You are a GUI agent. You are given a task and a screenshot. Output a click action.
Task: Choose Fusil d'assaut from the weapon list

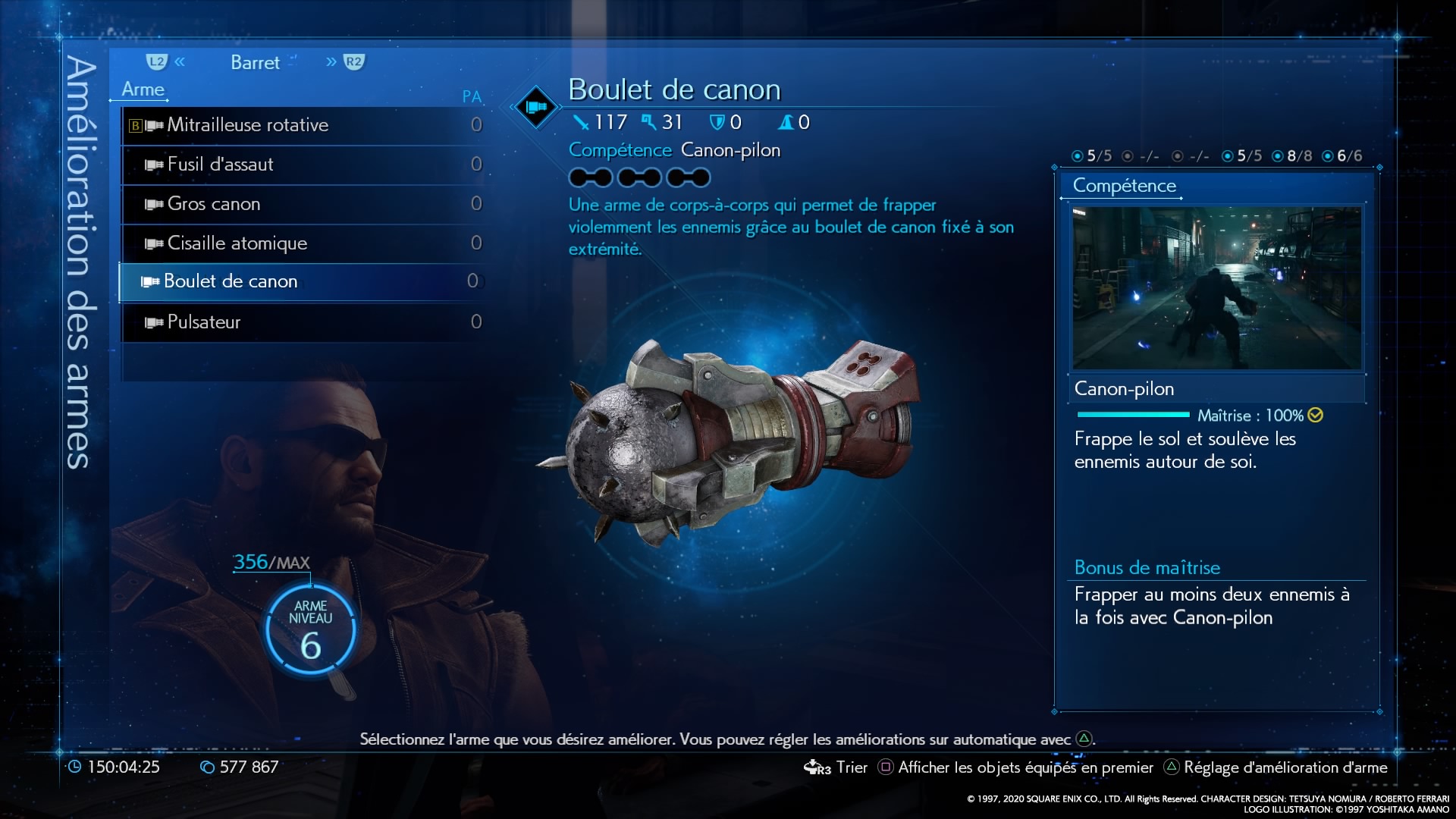pos(303,165)
